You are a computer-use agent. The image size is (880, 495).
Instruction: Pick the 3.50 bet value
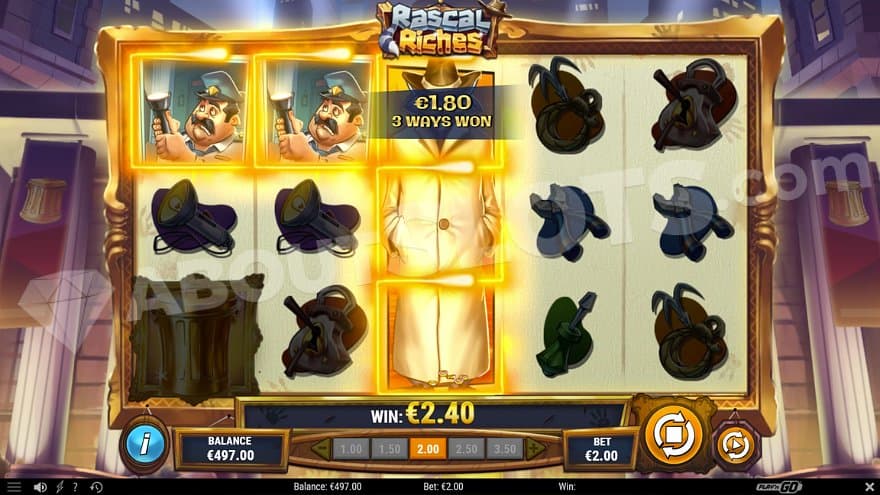505,449
